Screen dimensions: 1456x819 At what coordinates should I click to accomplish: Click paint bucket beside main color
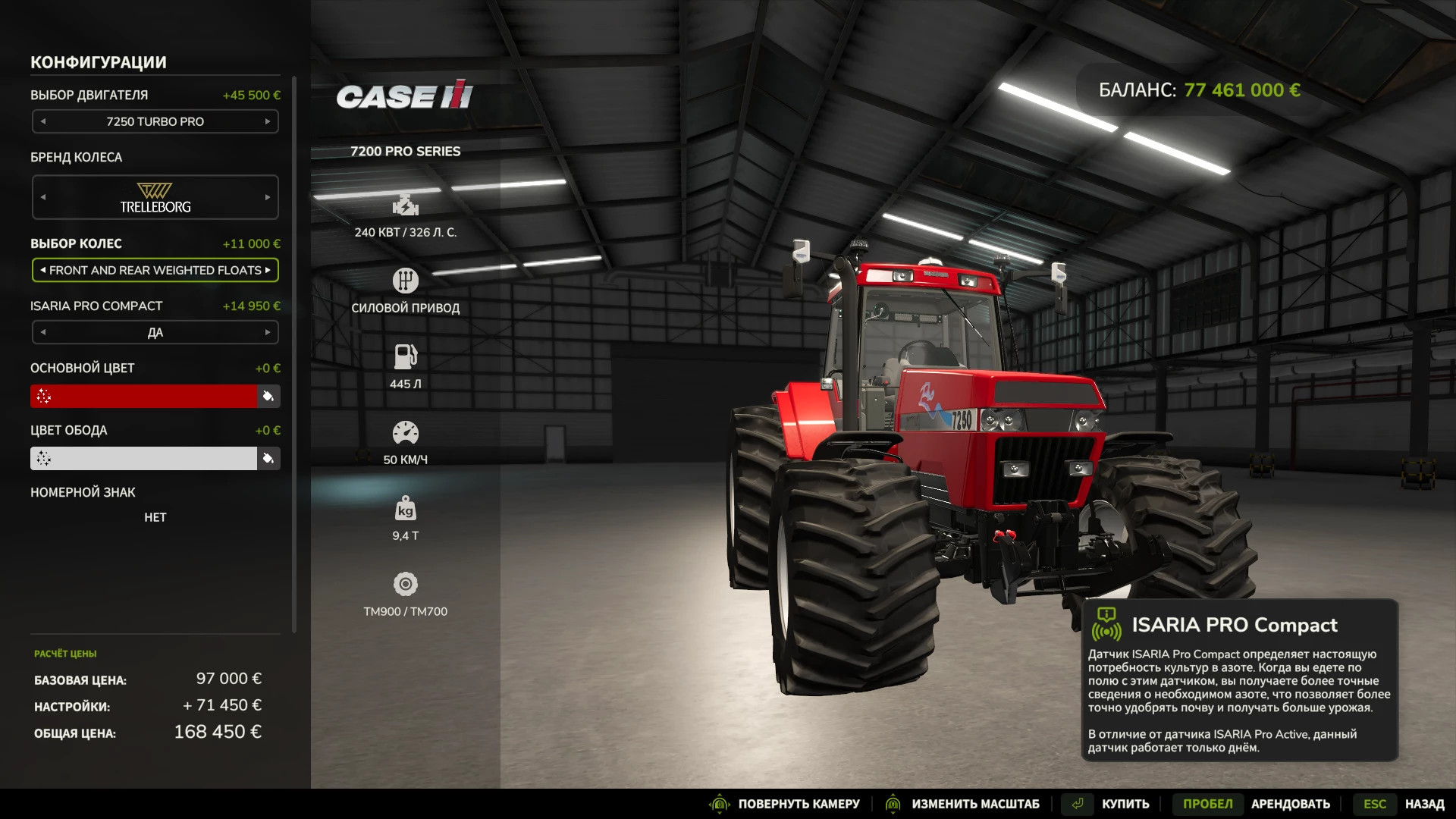[268, 396]
